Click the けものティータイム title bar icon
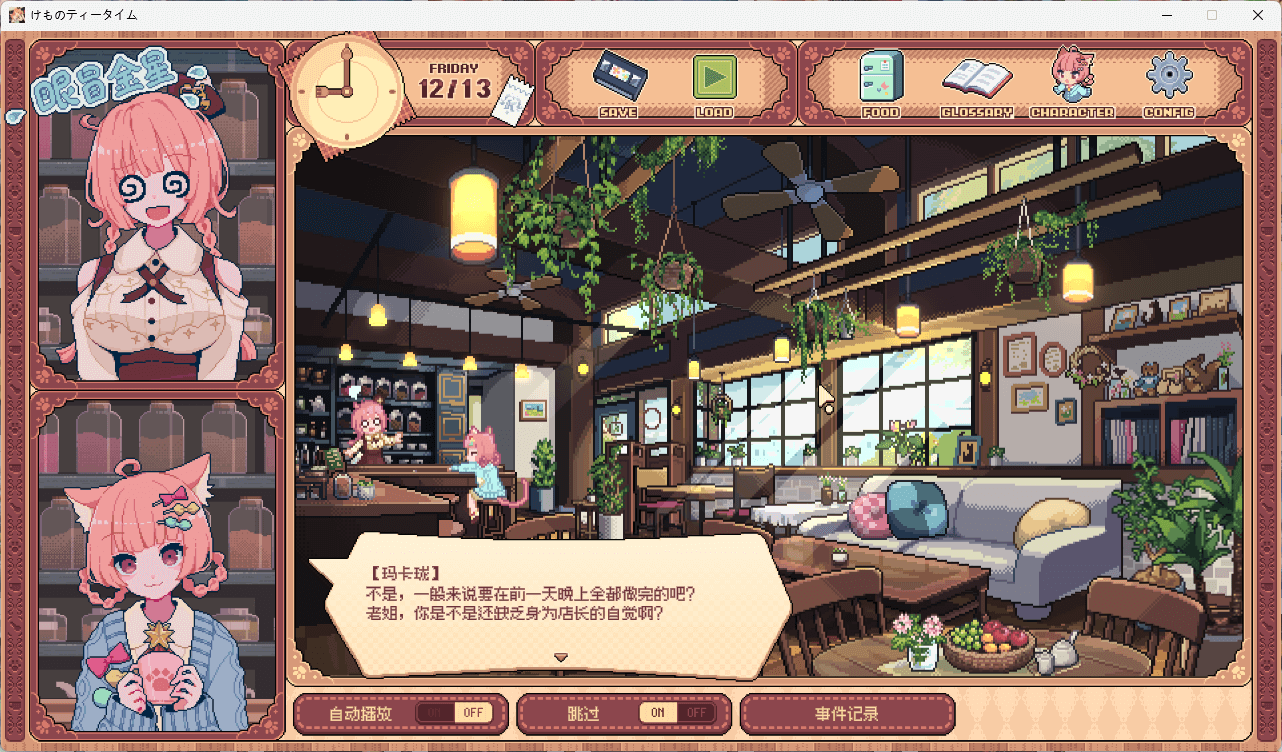The width and height of the screenshot is (1282, 752). pos(16,15)
